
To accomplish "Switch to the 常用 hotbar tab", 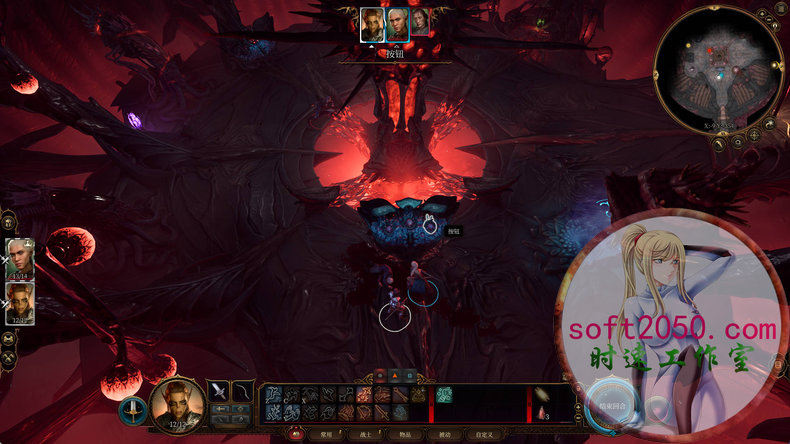I will [323, 435].
